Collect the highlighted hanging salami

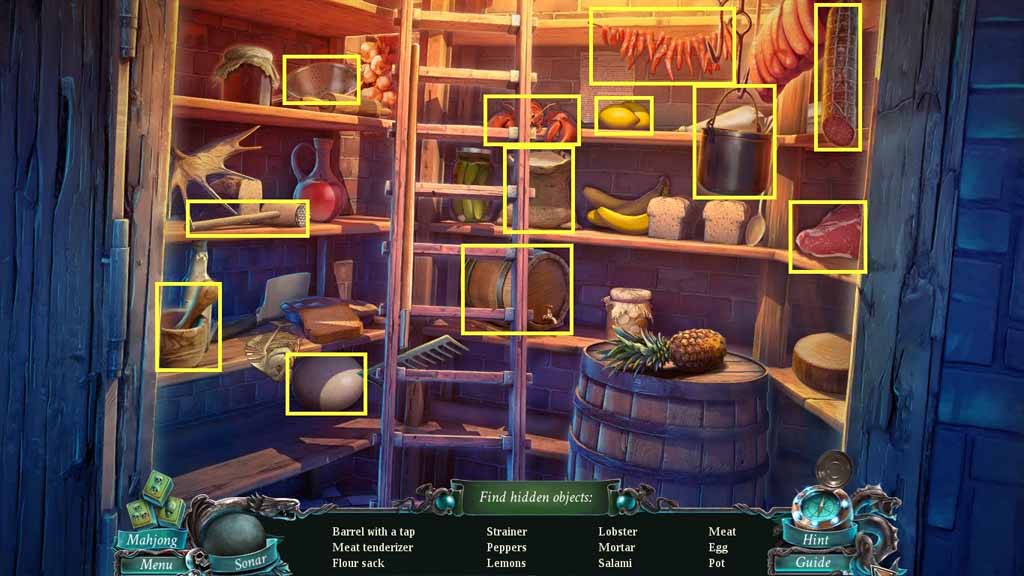(837, 77)
